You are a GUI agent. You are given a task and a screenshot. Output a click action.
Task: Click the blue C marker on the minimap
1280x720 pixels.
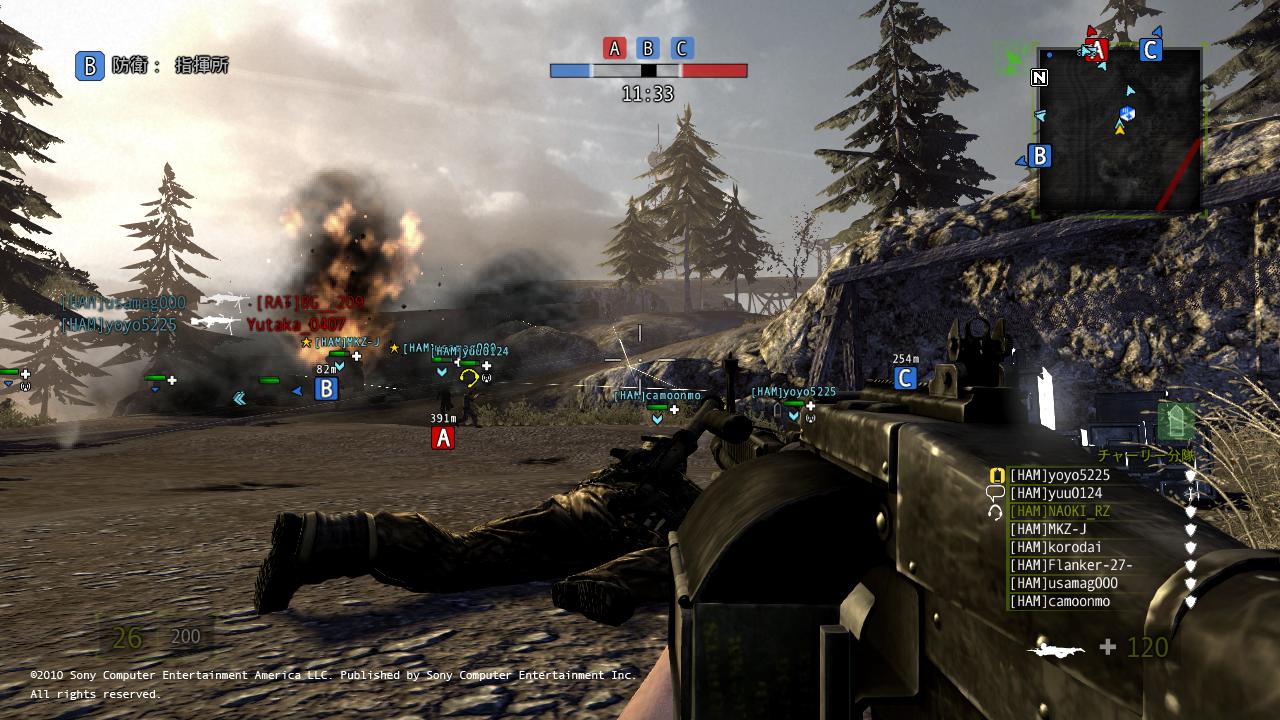(x=1150, y=50)
